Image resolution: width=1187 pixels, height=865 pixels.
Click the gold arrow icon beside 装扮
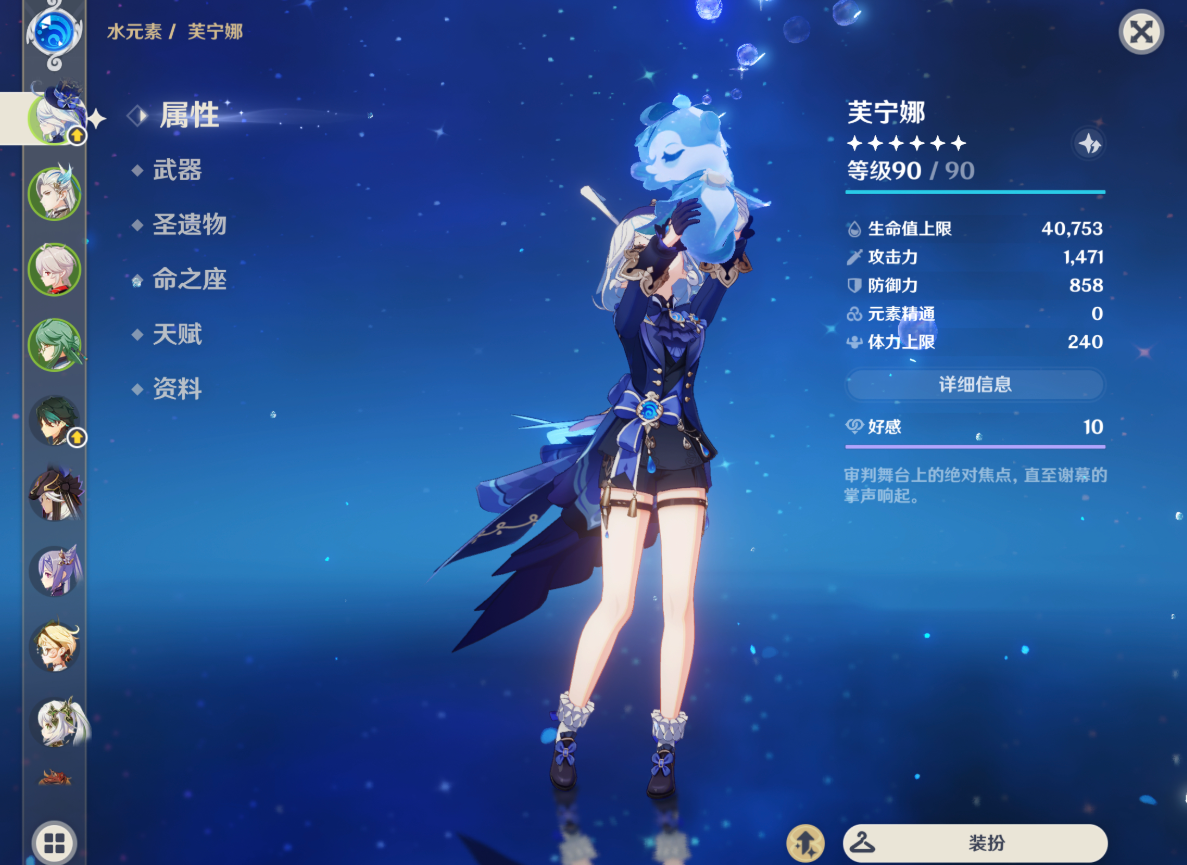tap(805, 843)
